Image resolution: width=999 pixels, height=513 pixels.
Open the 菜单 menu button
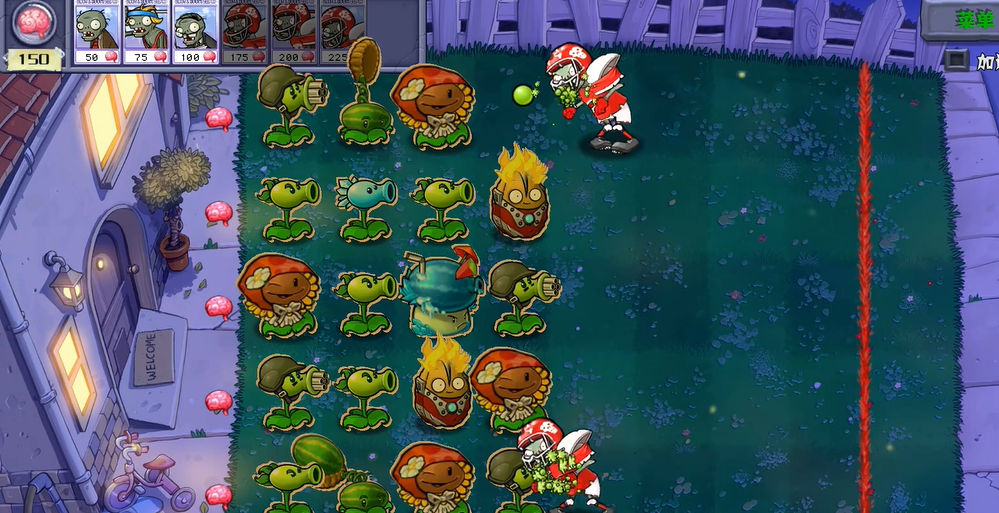click(966, 19)
